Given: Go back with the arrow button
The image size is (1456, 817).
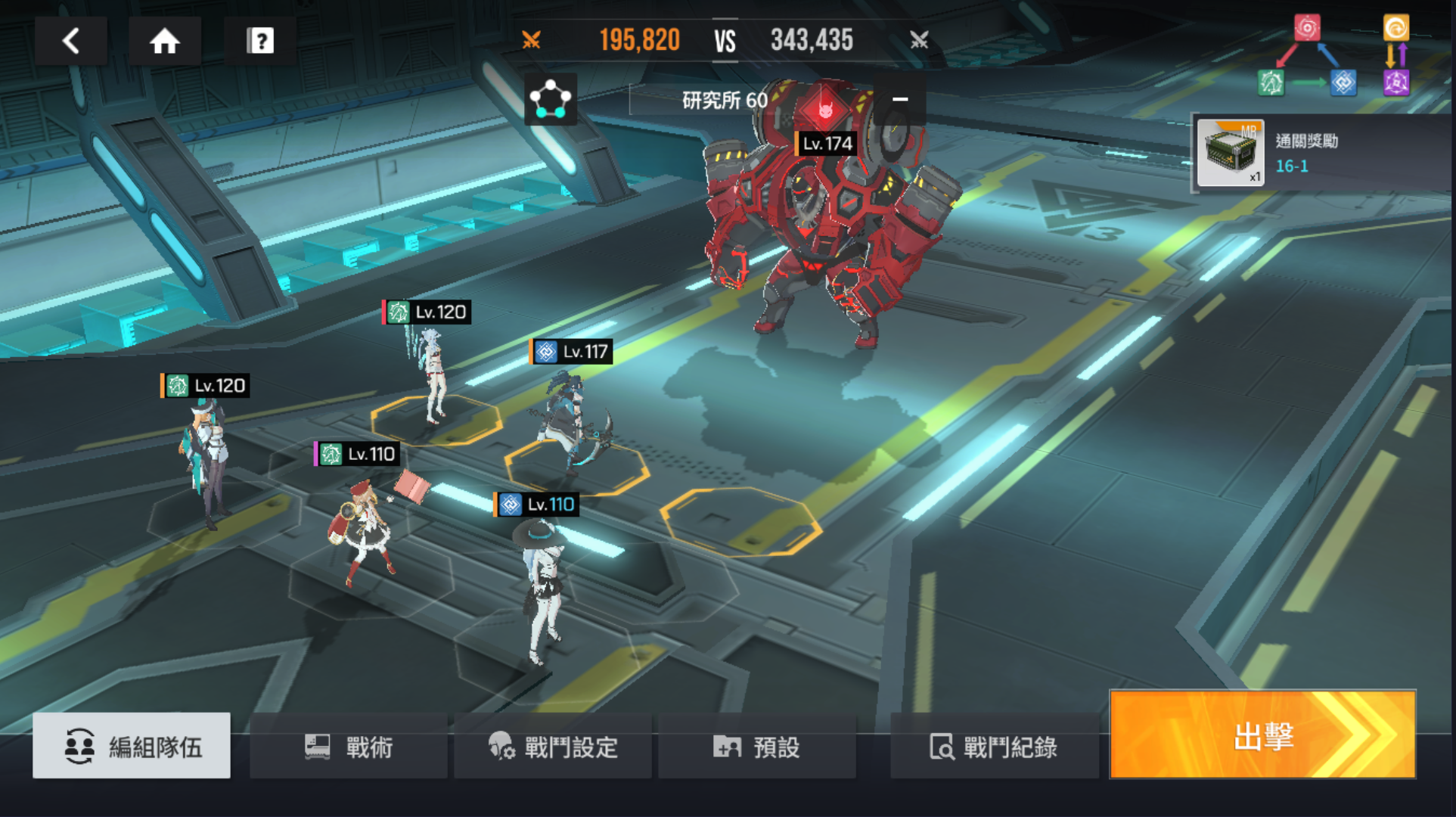Looking at the screenshot, I should [71, 41].
